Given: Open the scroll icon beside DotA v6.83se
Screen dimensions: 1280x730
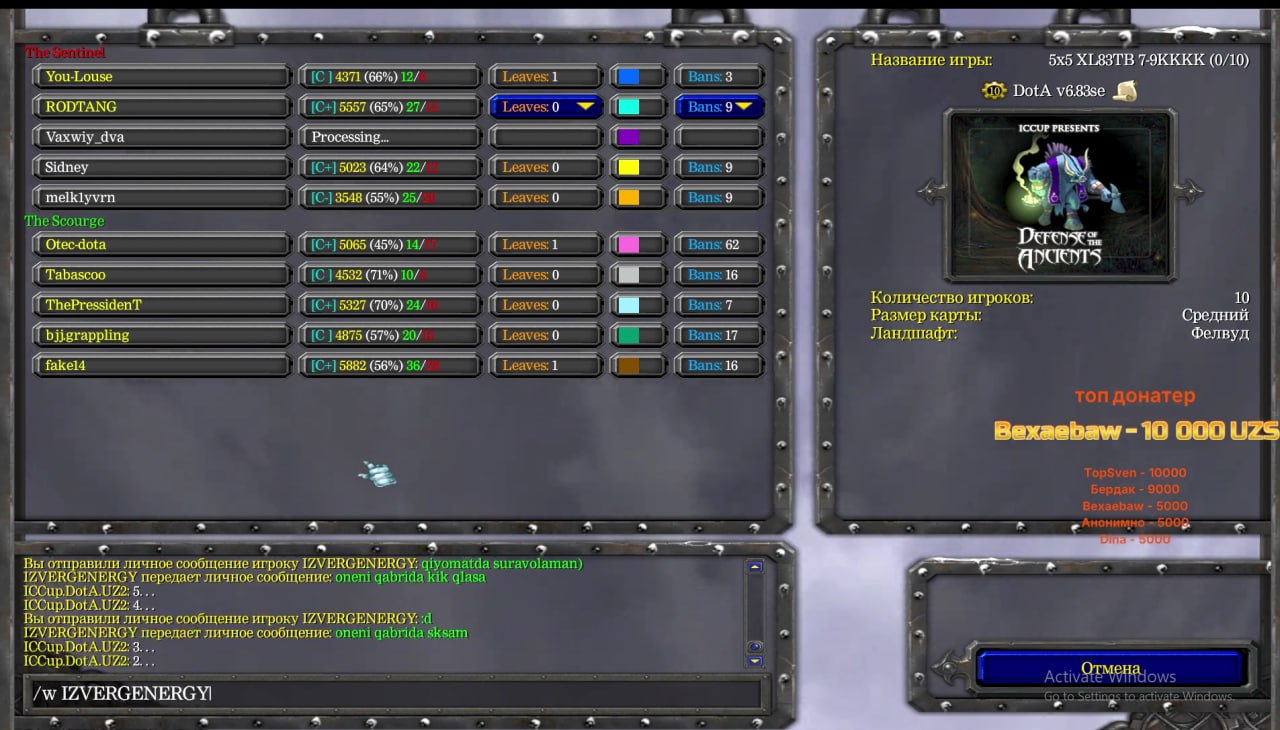Looking at the screenshot, I should (x=1126, y=91).
